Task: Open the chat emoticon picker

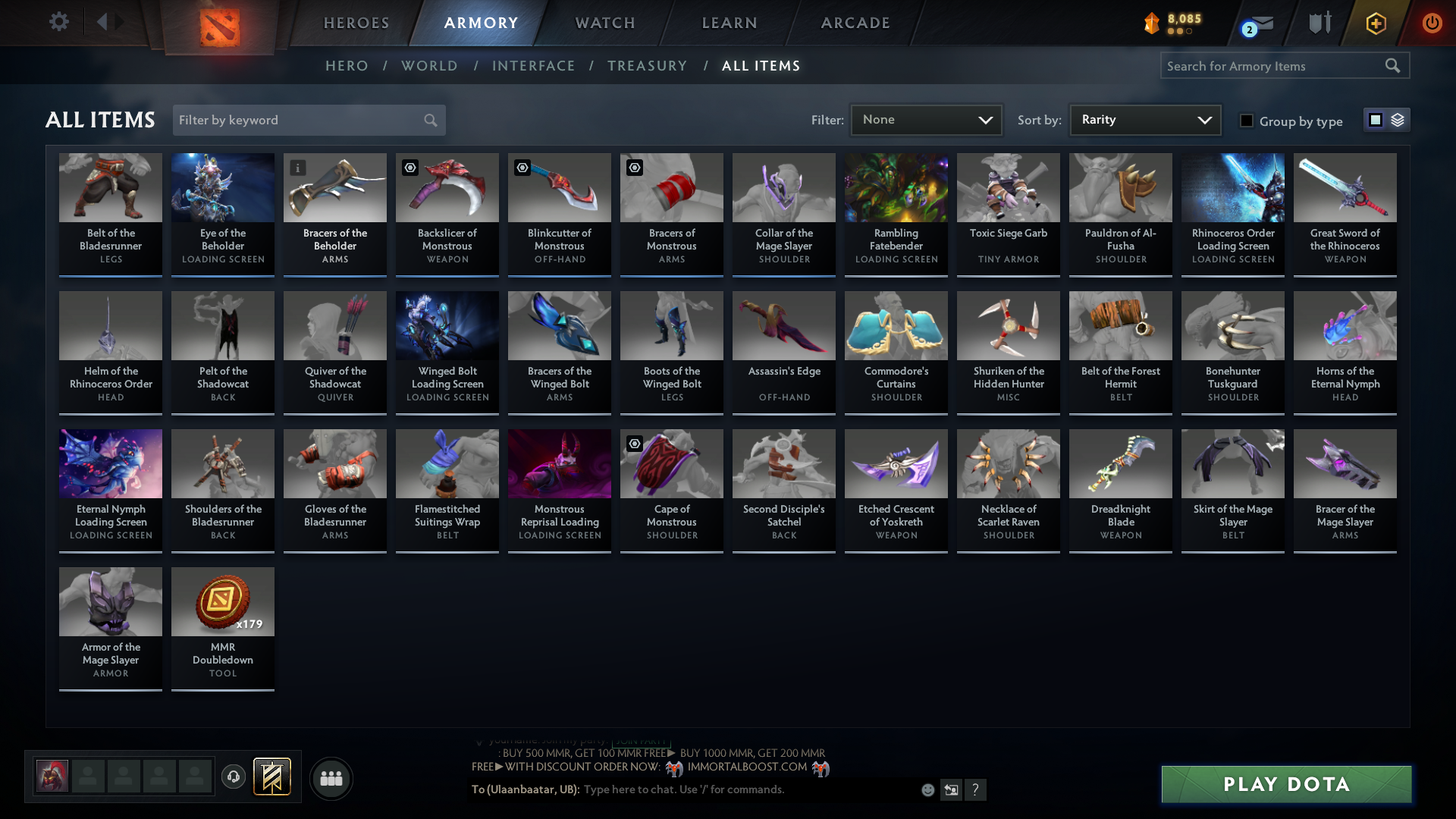Action: (927, 789)
